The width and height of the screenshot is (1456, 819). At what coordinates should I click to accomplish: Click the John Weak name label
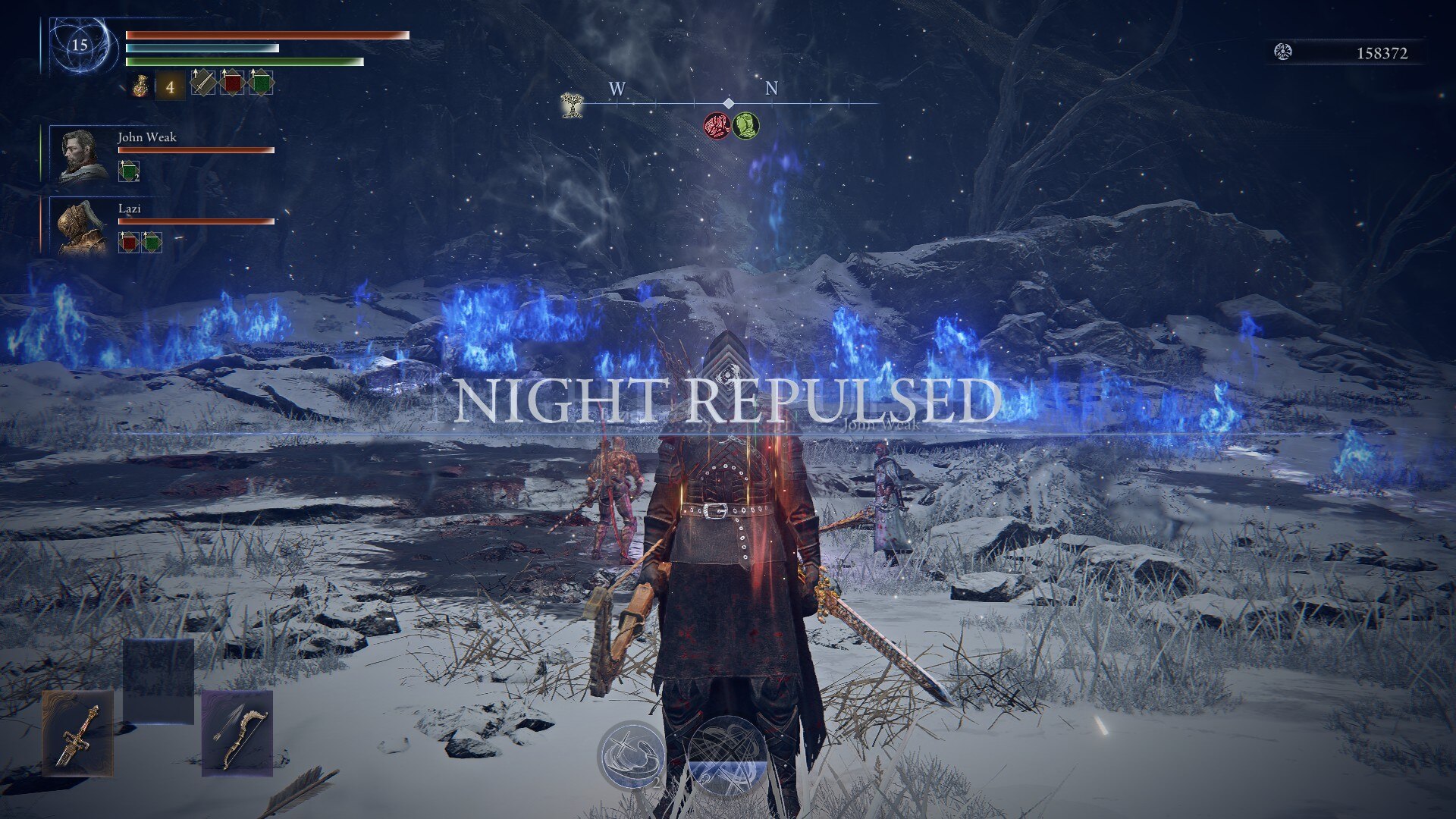146,138
